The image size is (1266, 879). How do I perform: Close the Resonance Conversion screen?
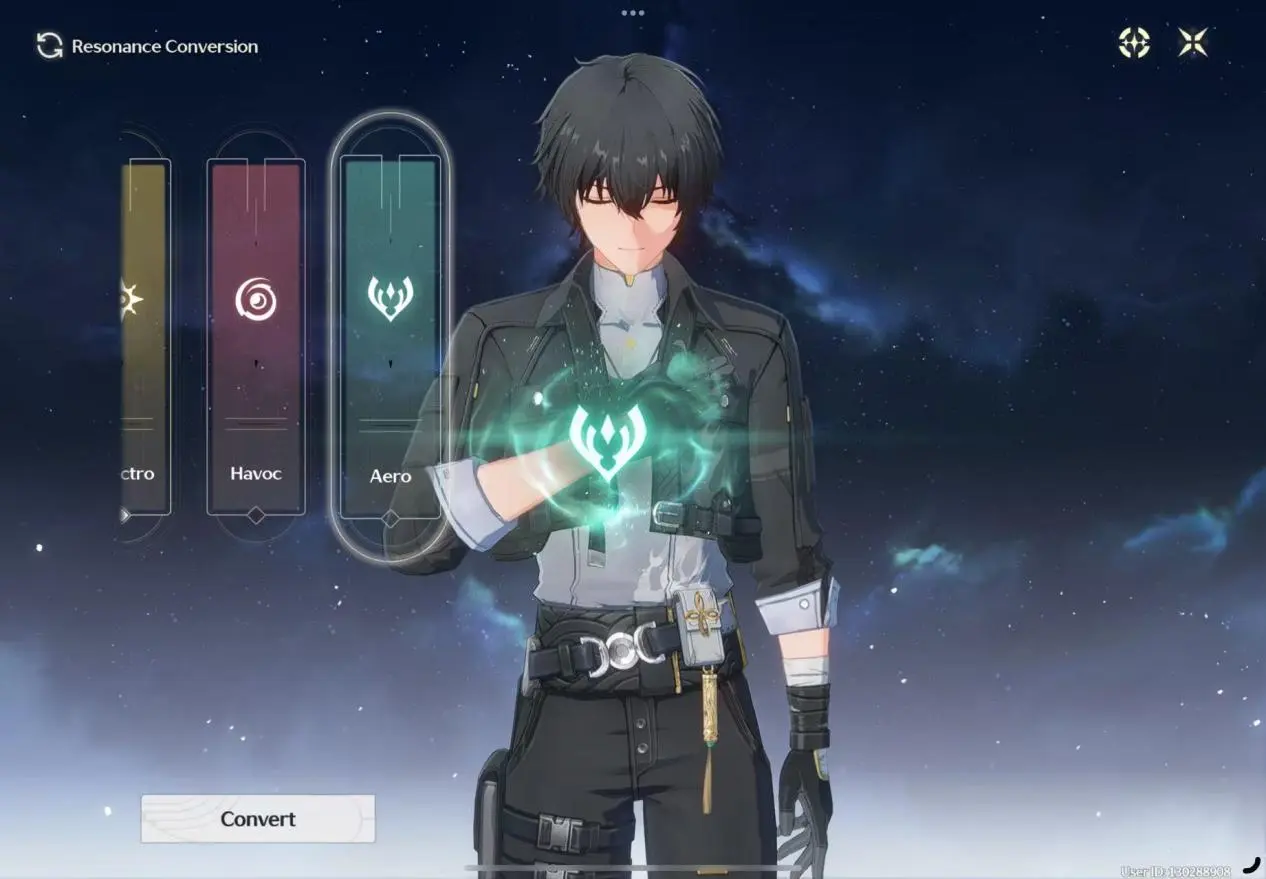[1192, 42]
